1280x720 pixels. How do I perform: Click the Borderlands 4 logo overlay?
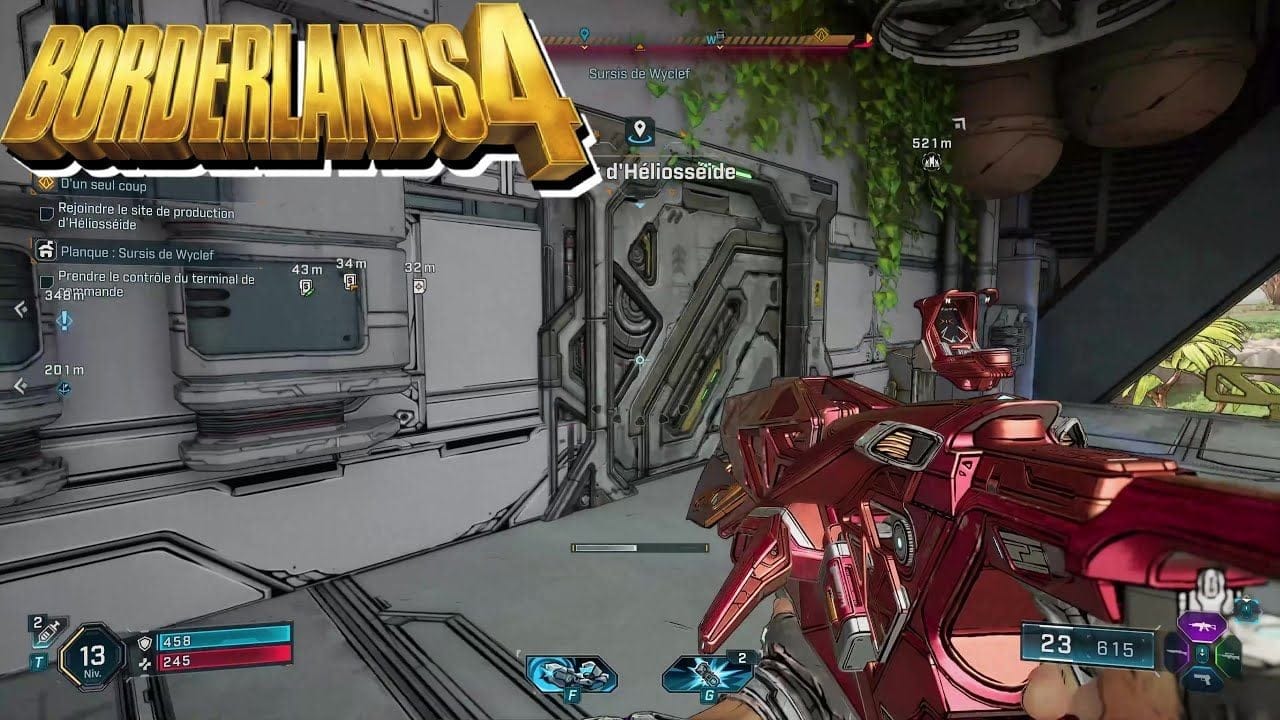point(290,90)
